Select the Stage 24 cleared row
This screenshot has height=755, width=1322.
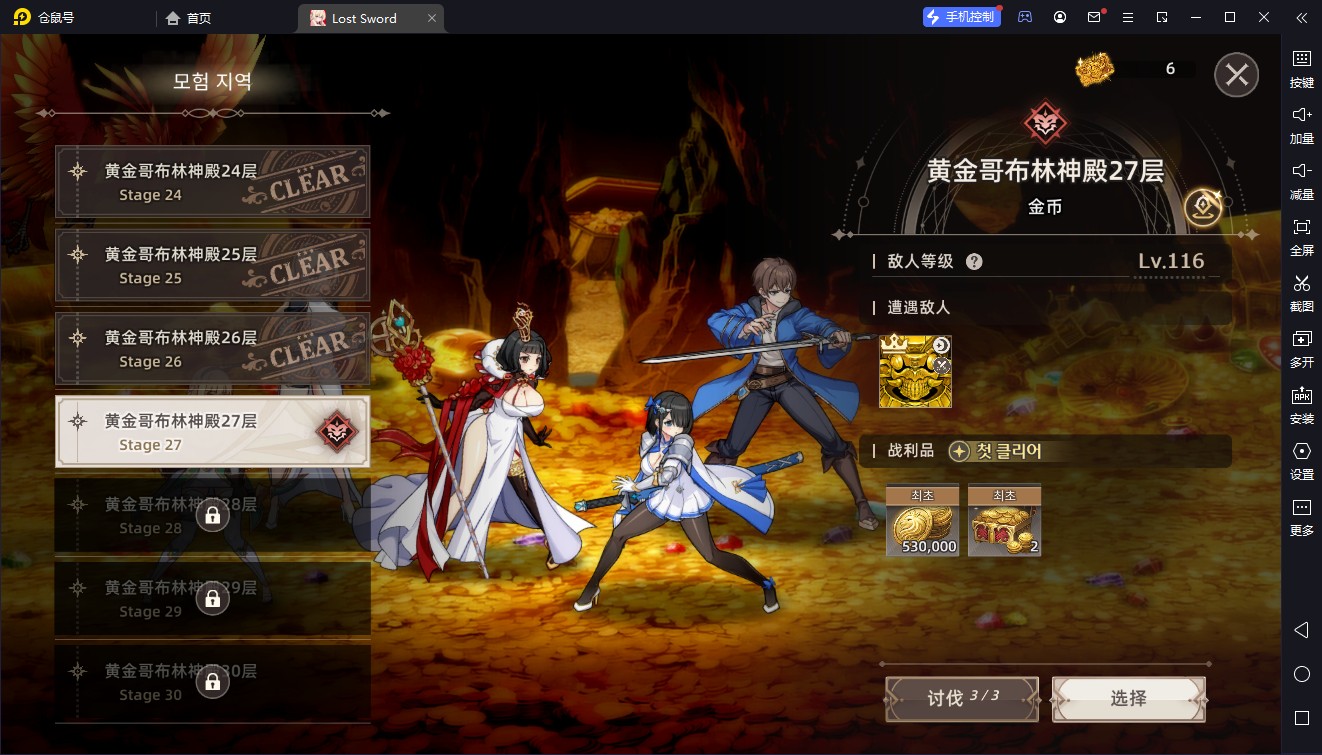(x=212, y=182)
